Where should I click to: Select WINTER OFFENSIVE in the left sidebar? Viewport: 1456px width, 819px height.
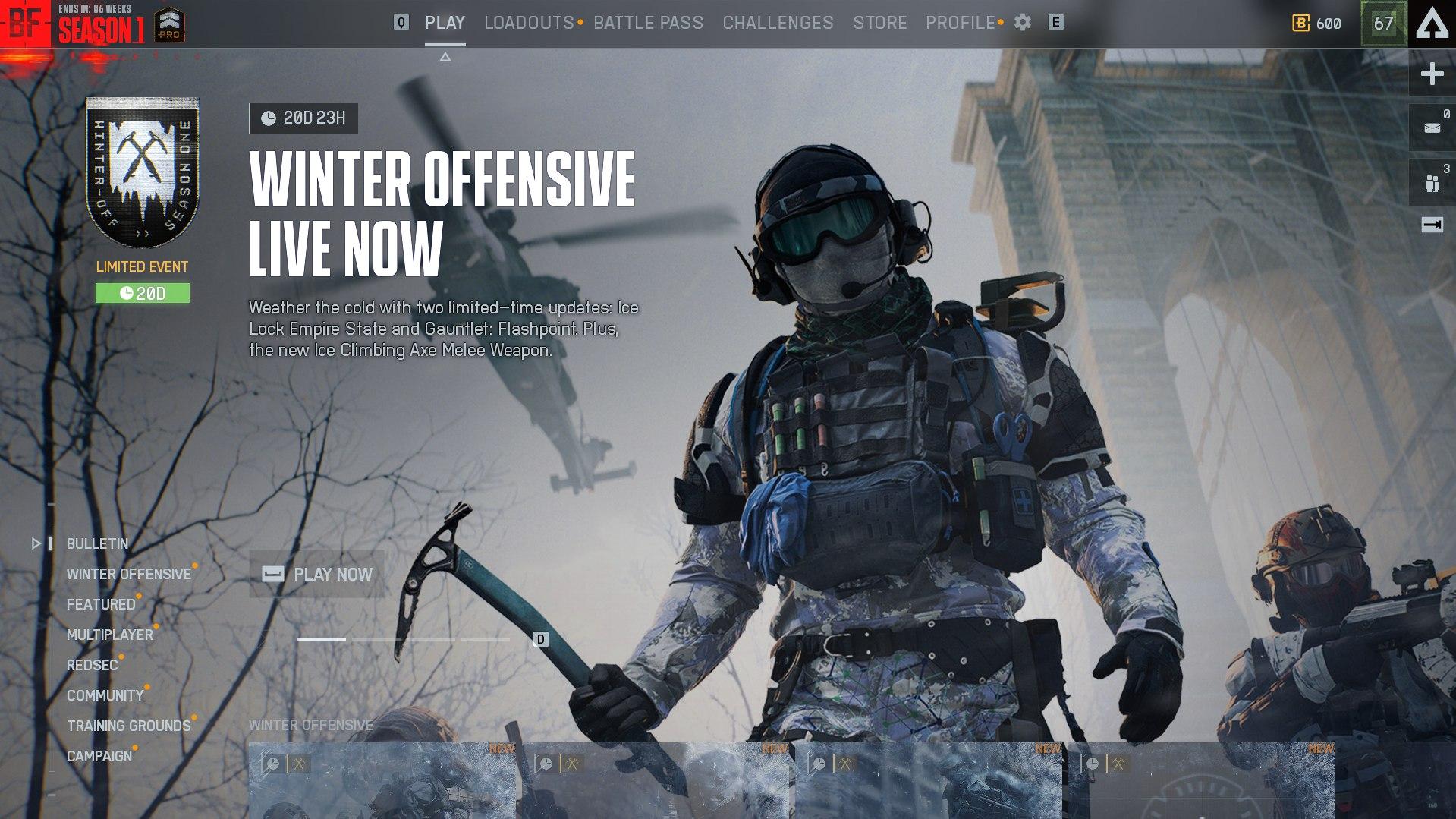(x=129, y=575)
